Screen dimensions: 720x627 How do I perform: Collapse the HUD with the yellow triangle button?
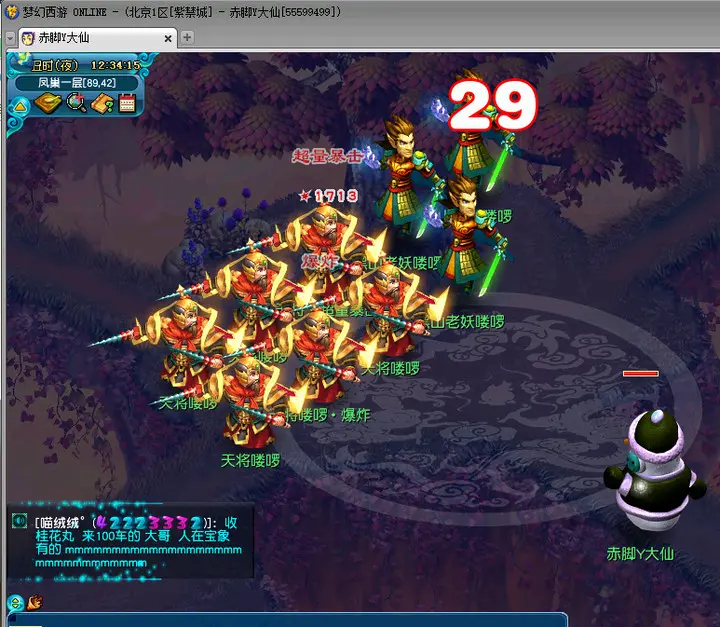click(x=20, y=104)
